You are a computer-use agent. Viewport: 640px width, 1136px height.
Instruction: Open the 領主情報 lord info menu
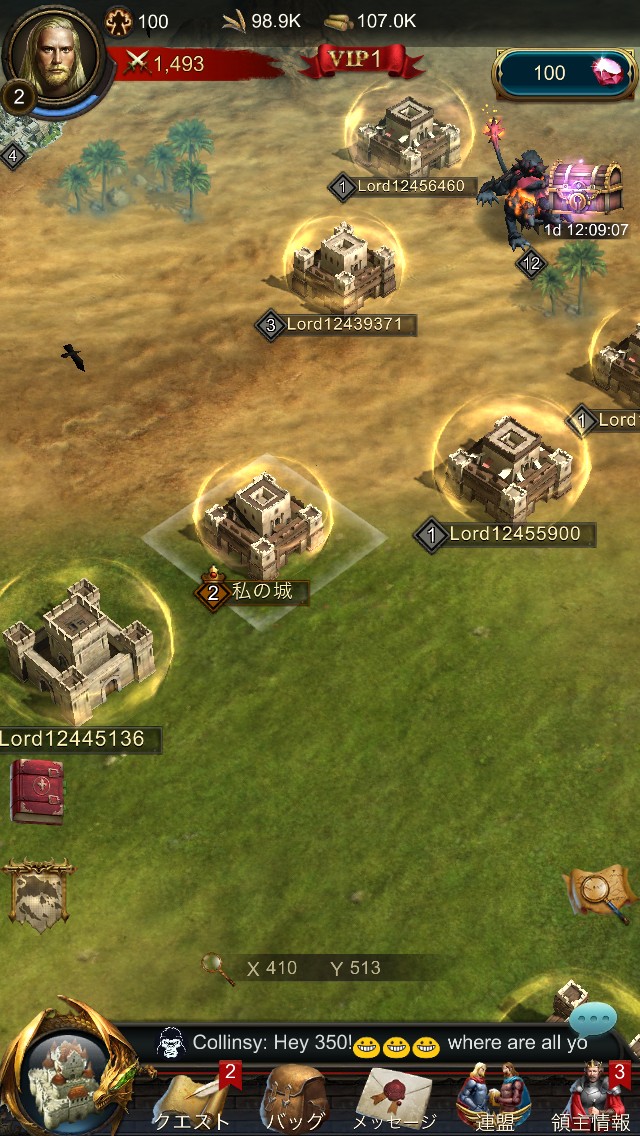592,1098
